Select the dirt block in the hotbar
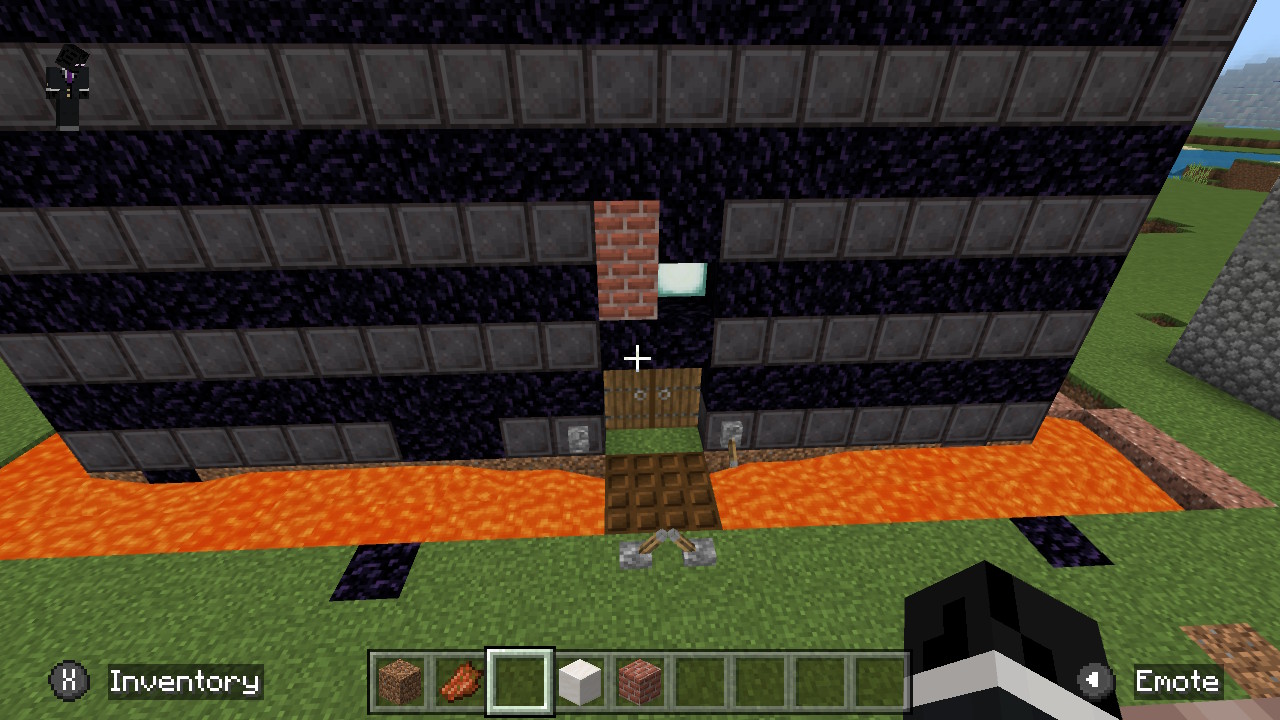This screenshot has height=720, width=1280. (x=400, y=682)
